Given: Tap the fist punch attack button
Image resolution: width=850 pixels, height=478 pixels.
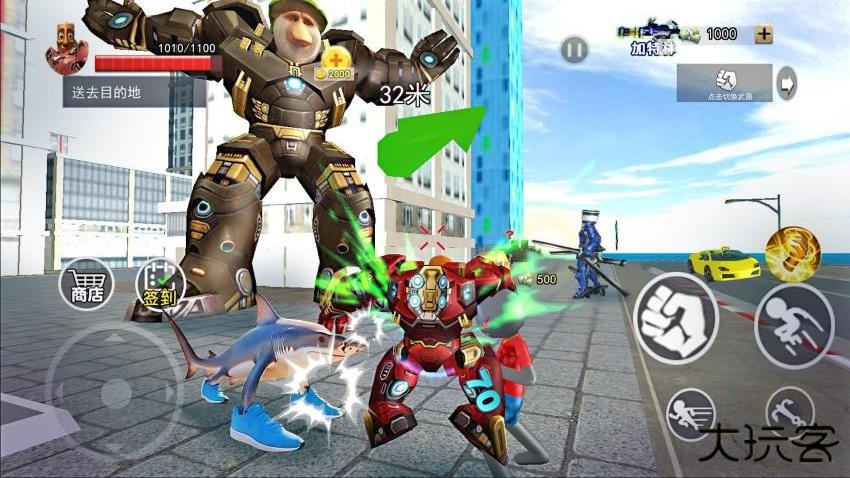Looking at the screenshot, I should pyautogui.click(x=676, y=318).
